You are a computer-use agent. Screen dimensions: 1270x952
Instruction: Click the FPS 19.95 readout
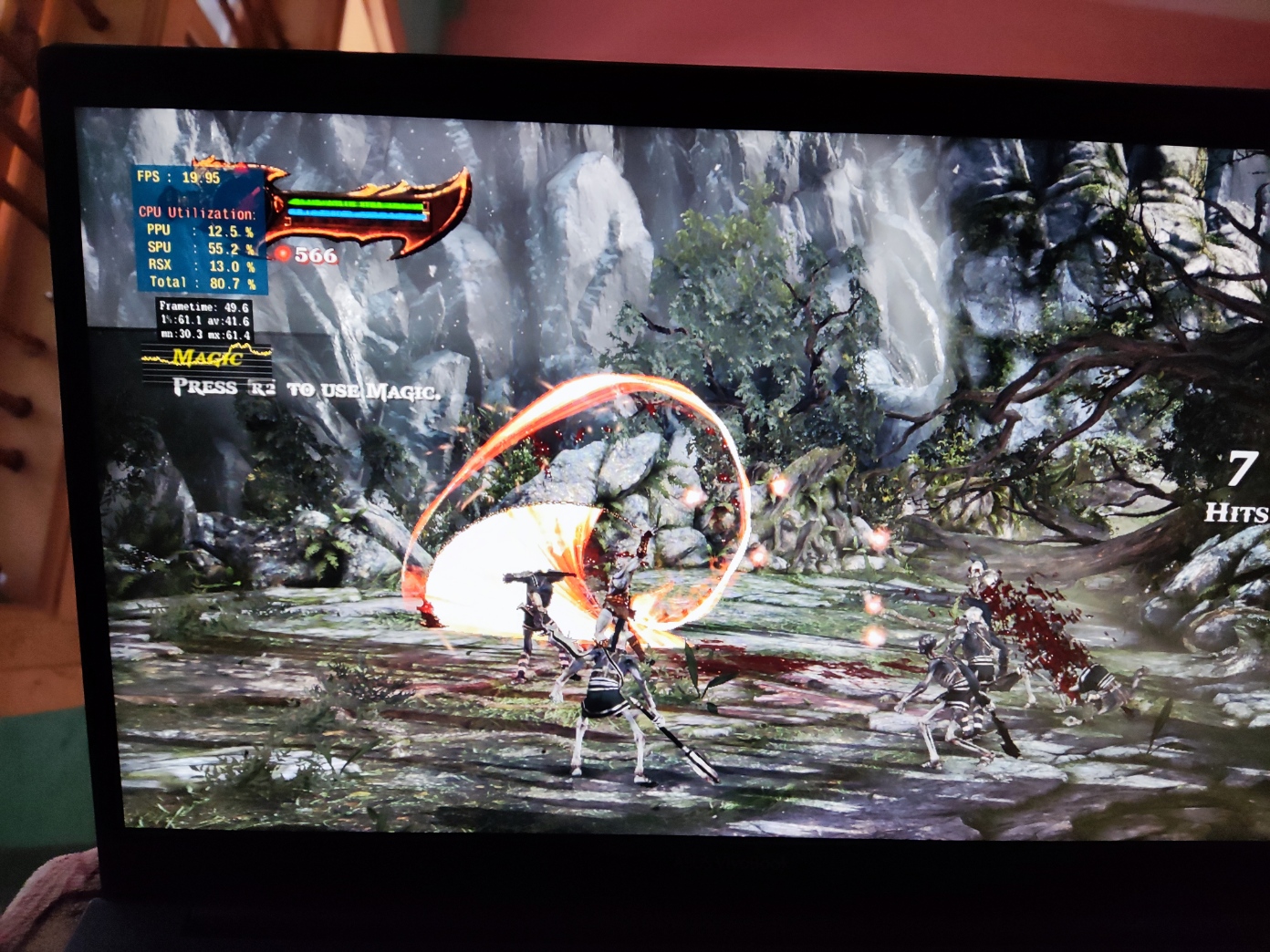click(180, 177)
